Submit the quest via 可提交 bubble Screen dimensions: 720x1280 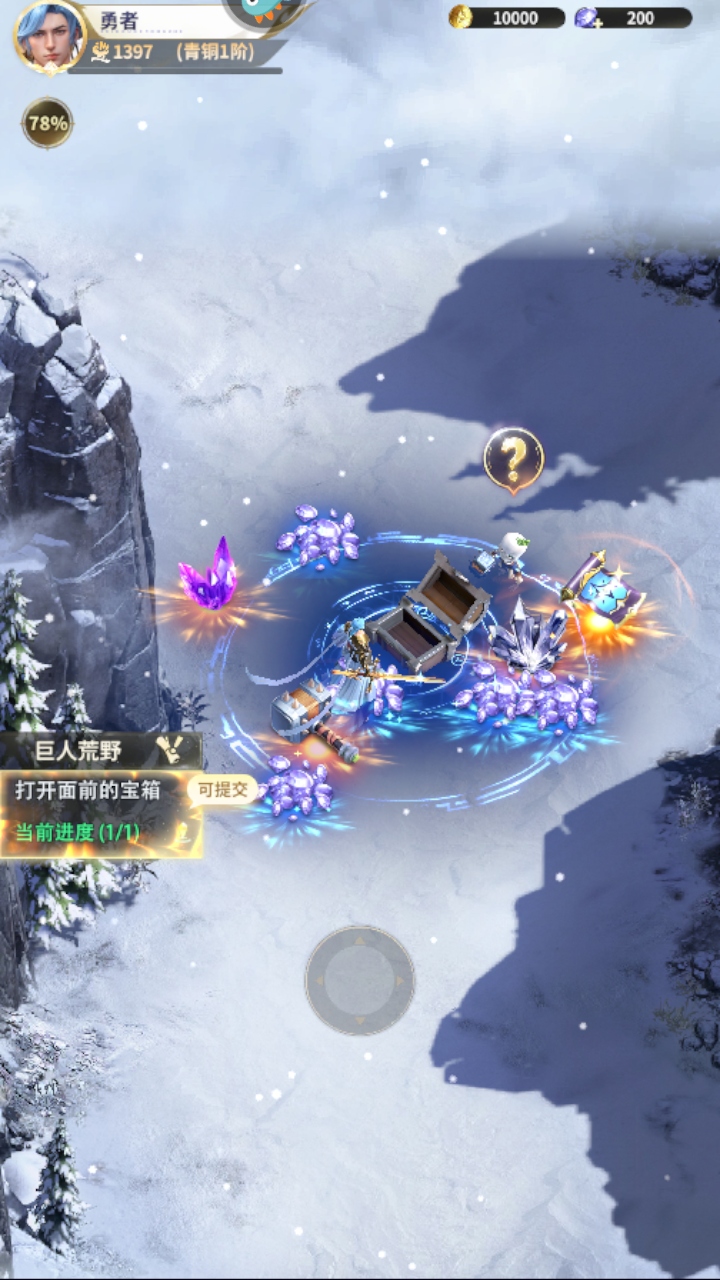[x=222, y=790]
